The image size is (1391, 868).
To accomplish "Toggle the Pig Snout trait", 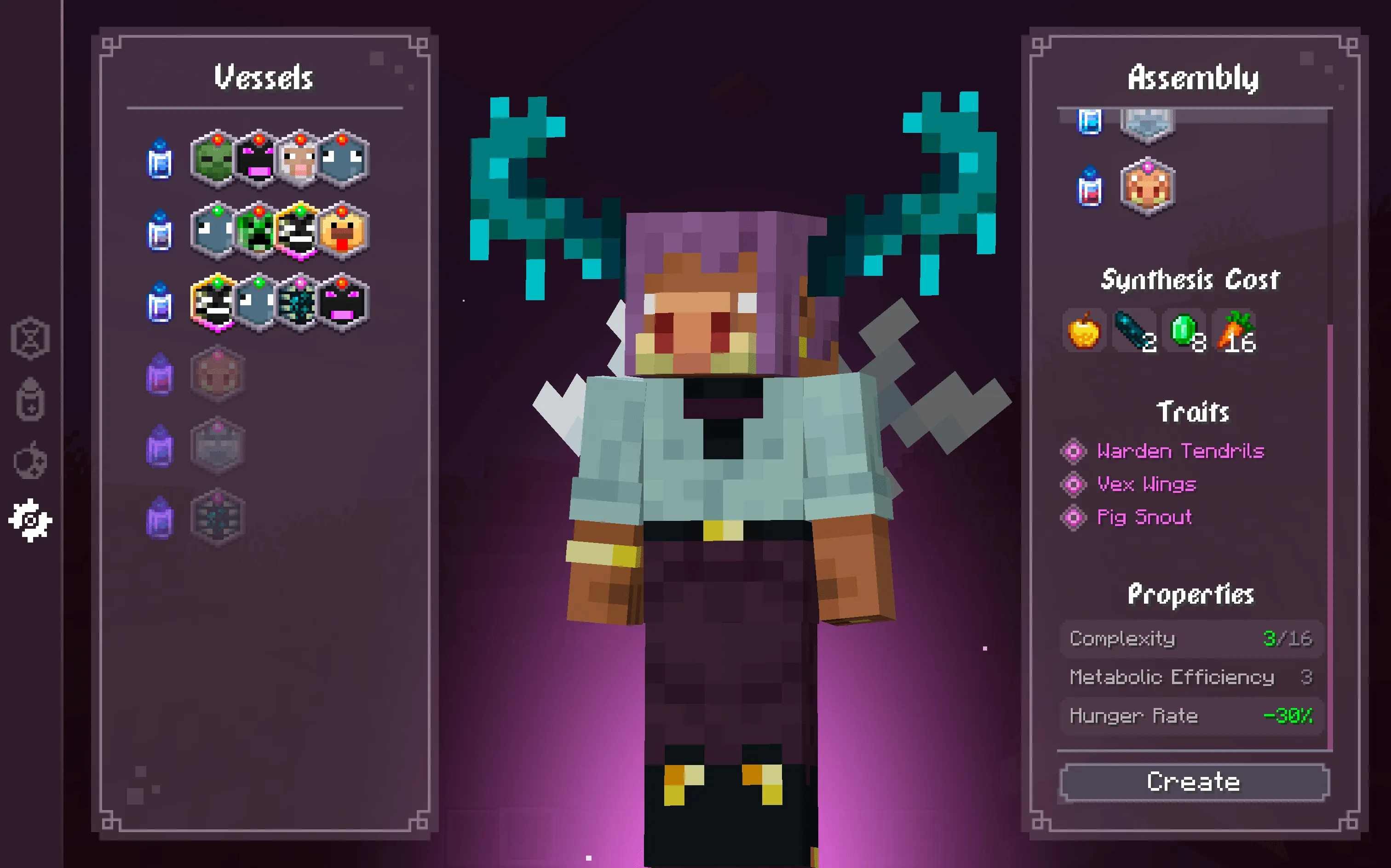I will point(1074,518).
